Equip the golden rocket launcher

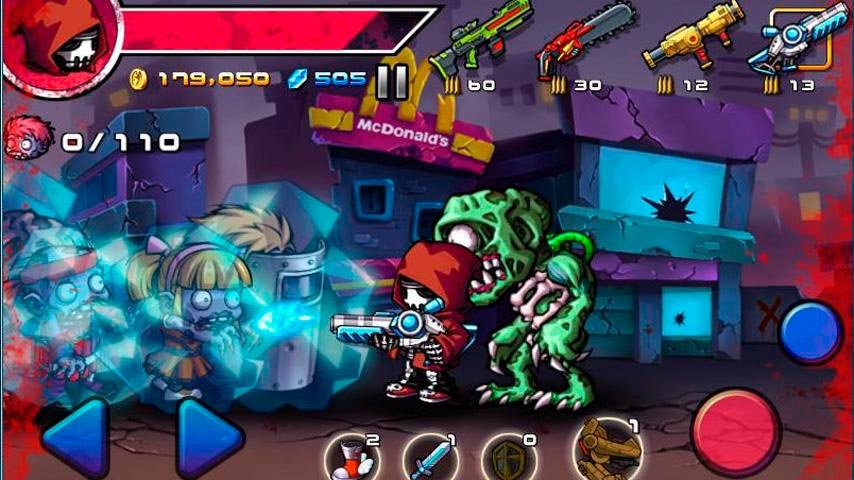point(688,42)
